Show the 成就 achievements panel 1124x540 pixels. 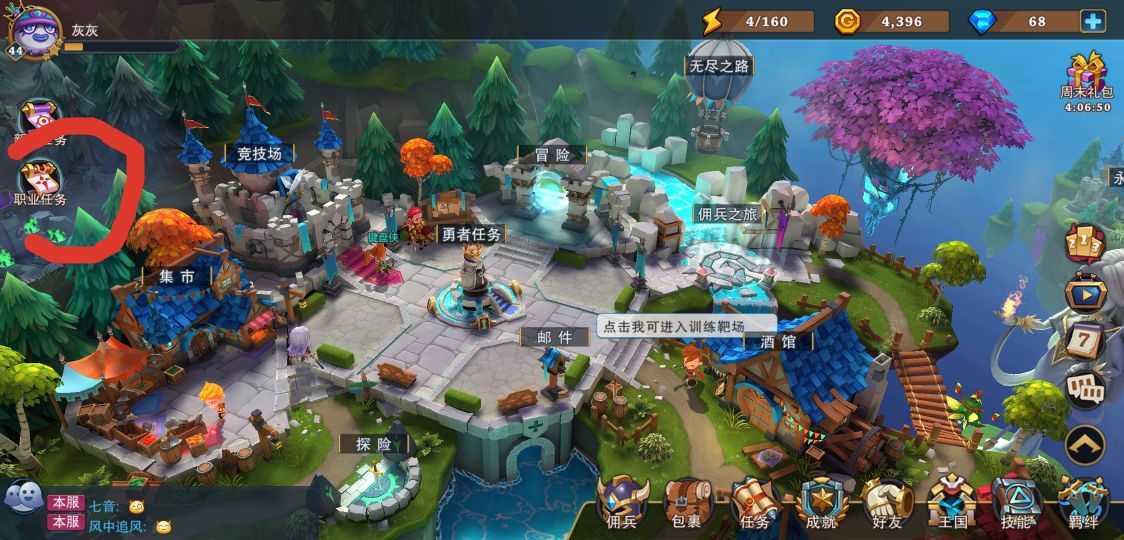coord(821,500)
